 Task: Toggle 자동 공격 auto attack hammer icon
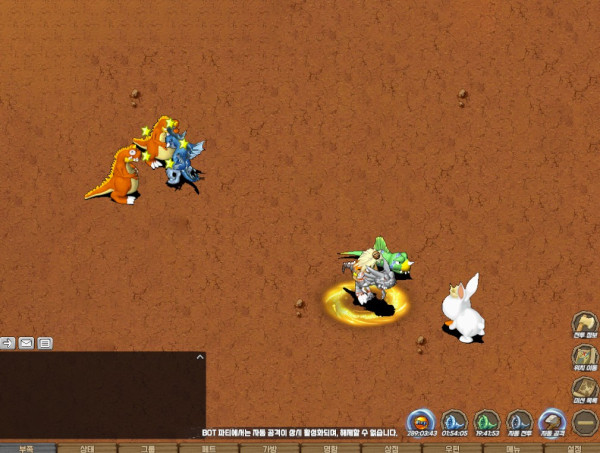[x=552, y=422]
